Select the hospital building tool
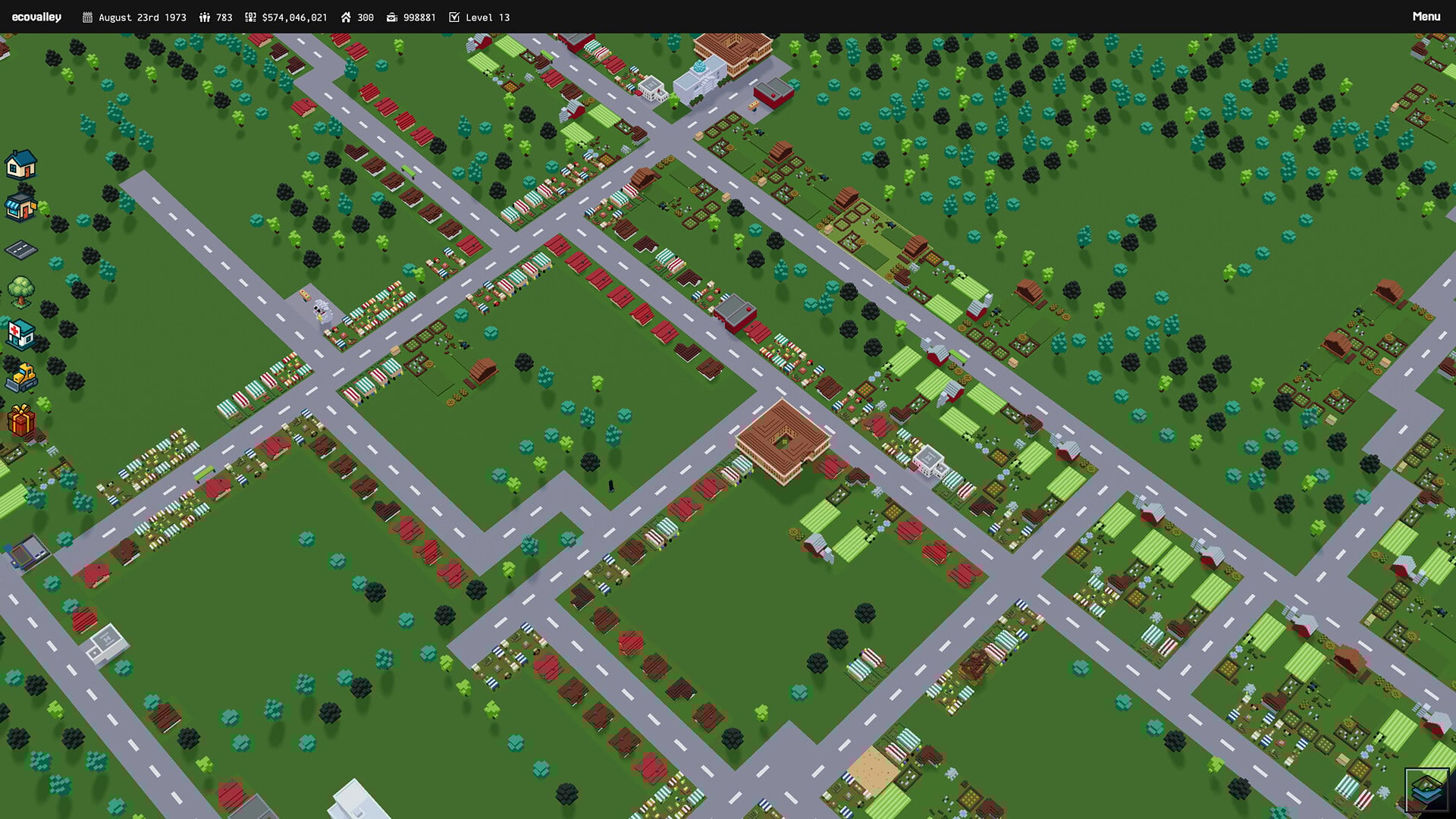The image size is (1456, 819). (21, 337)
